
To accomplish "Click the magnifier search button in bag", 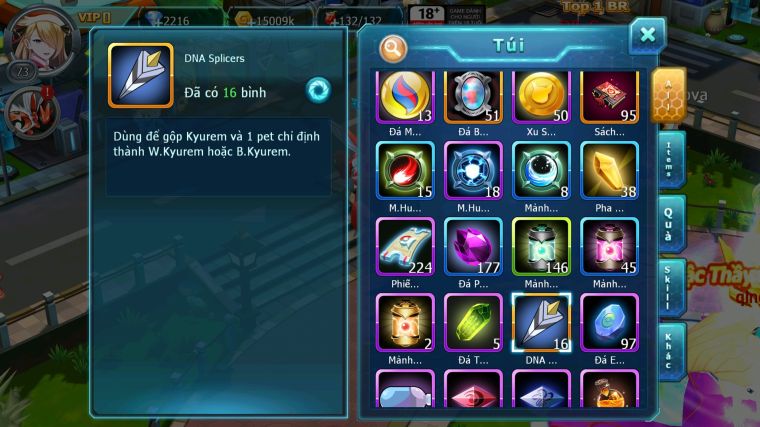I will point(393,47).
